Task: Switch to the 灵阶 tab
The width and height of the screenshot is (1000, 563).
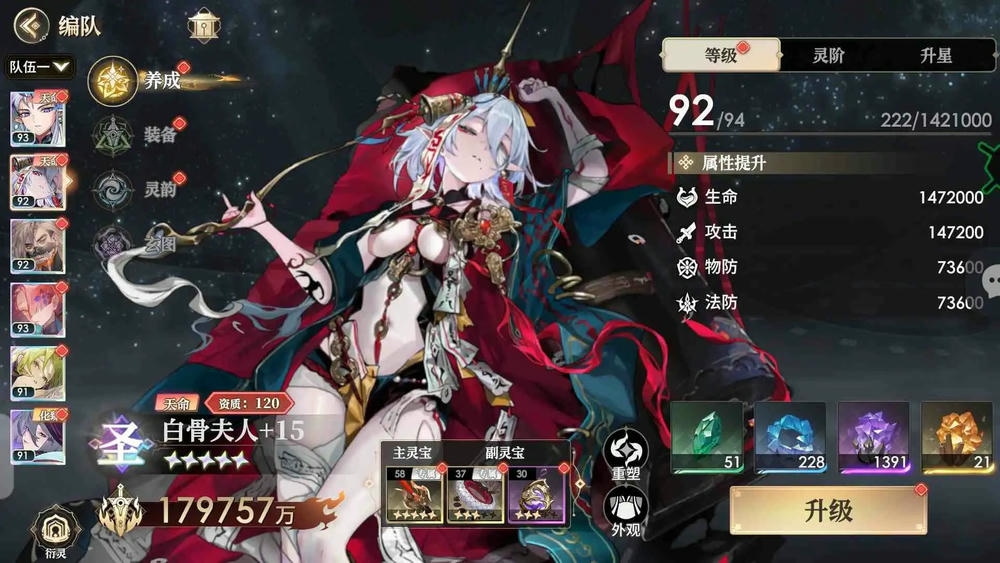Action: pos(827,56)
